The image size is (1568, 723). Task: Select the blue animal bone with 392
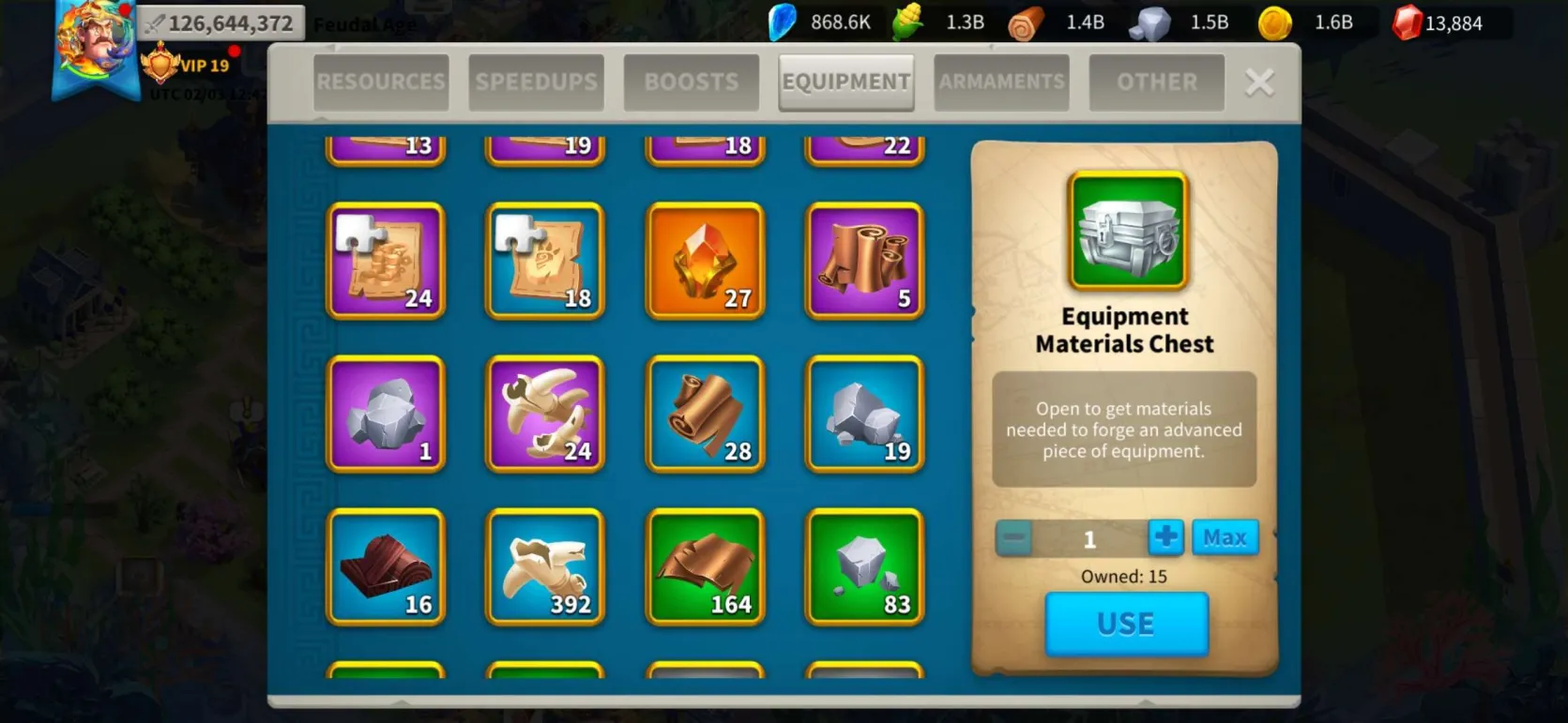545,566
